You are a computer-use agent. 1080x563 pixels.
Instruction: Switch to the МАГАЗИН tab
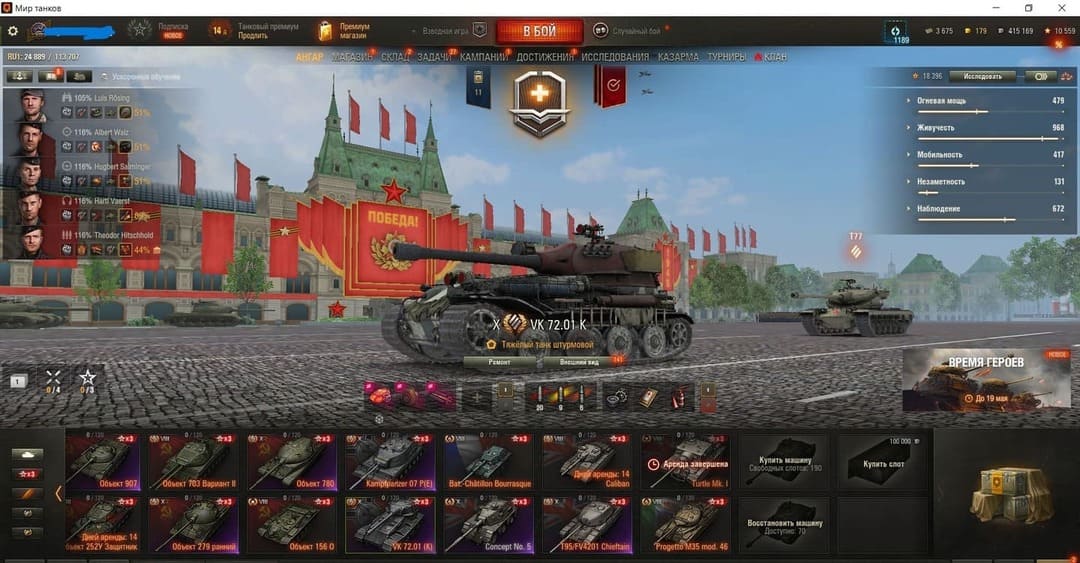[x=352, y=57]
